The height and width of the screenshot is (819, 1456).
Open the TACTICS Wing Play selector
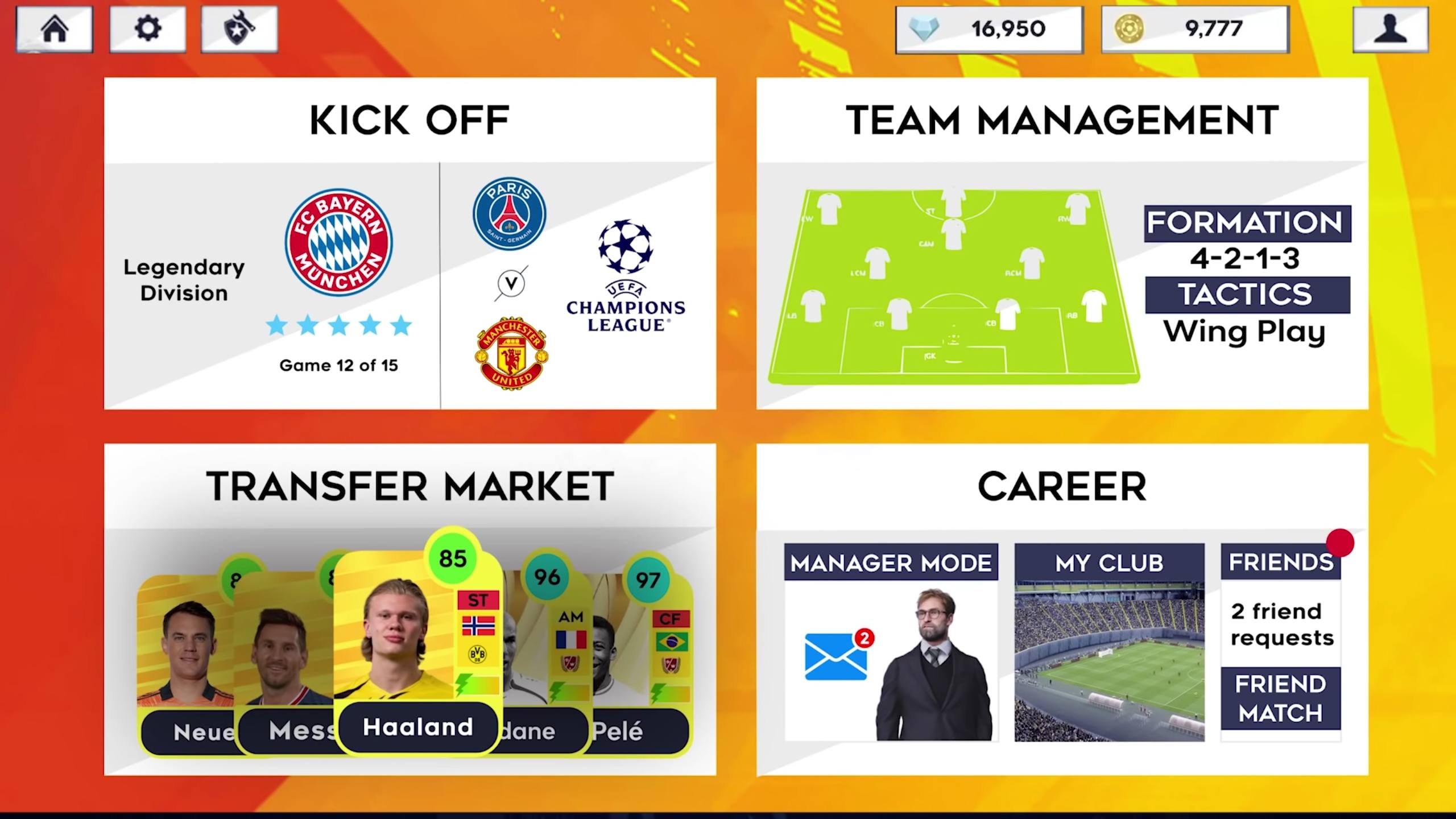1246,312
